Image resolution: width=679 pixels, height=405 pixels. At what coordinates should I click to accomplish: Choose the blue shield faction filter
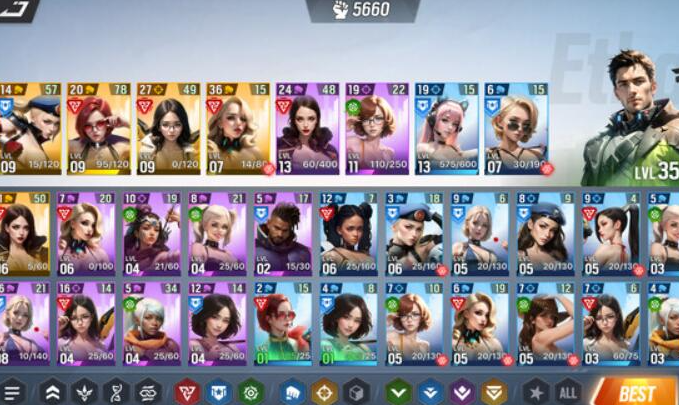pos(218,392)
